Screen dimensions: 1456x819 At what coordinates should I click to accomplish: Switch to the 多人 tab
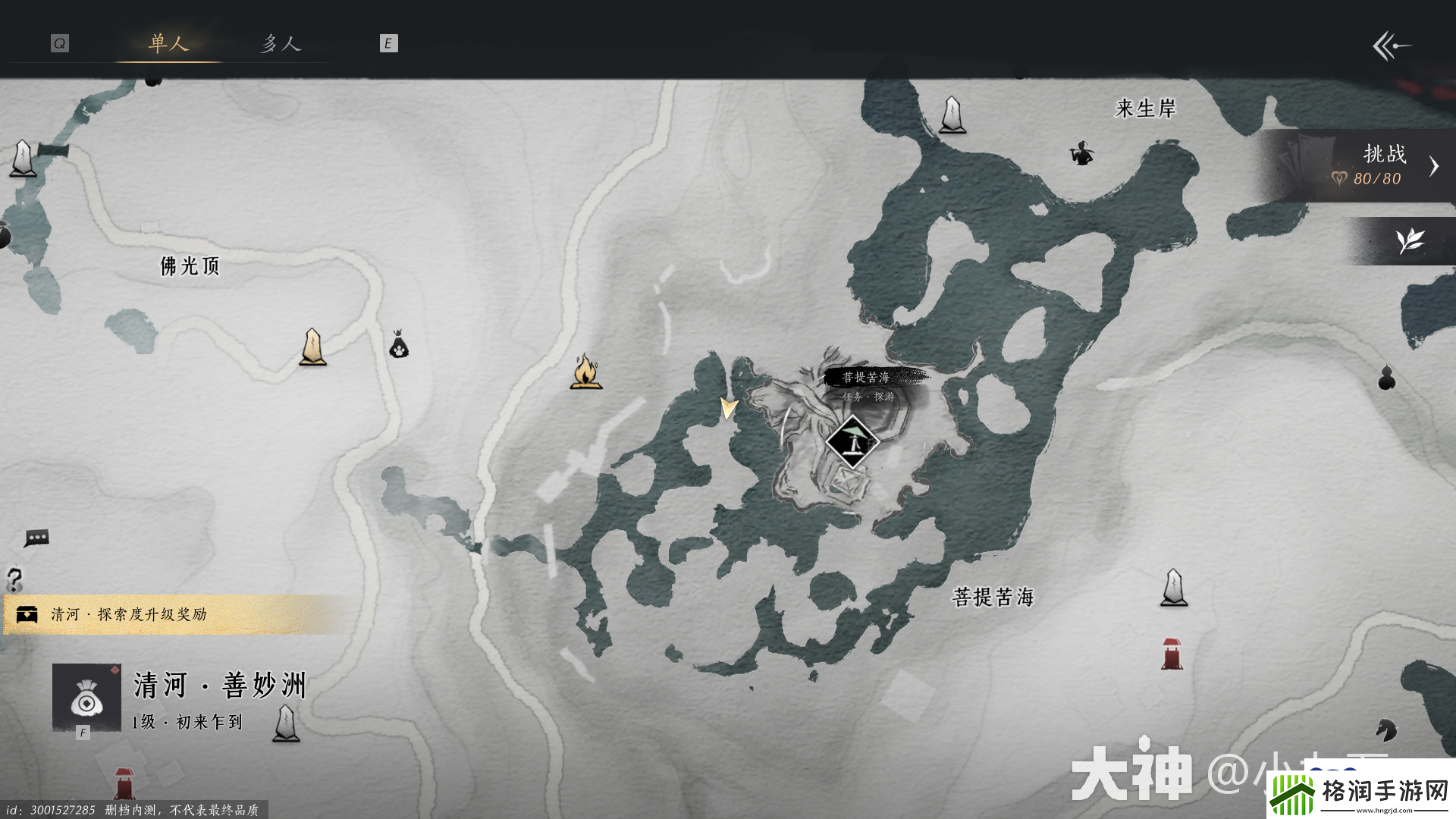[x=281, y=43]
